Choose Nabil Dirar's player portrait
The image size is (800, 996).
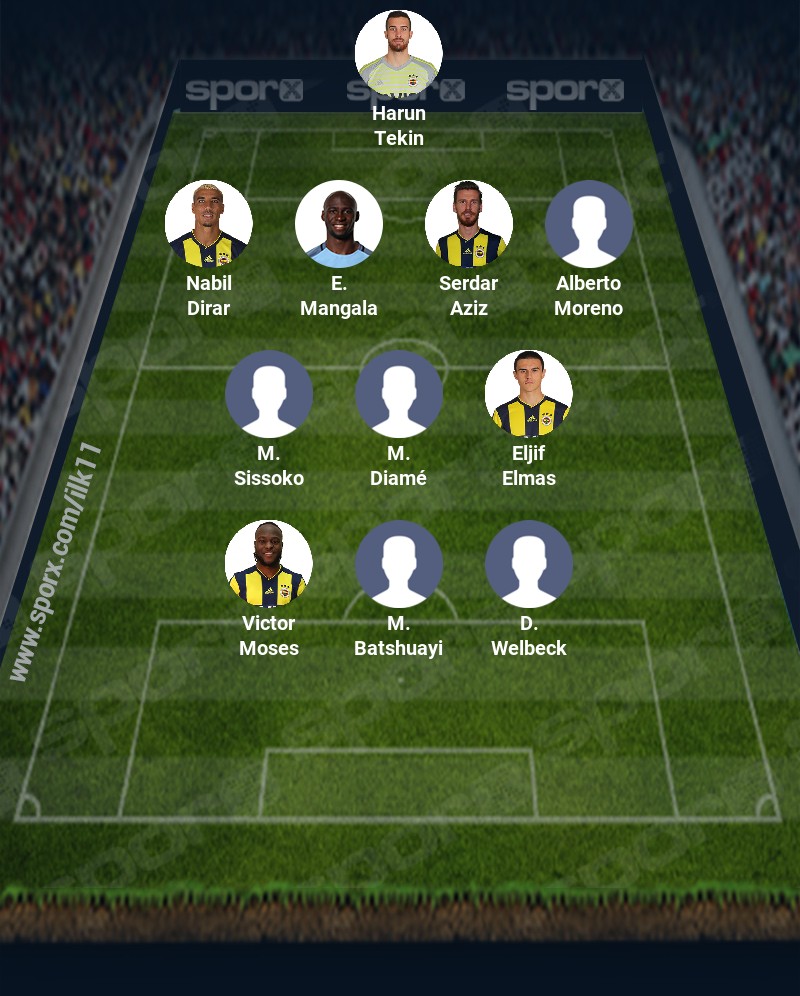(x=209, y=224)
